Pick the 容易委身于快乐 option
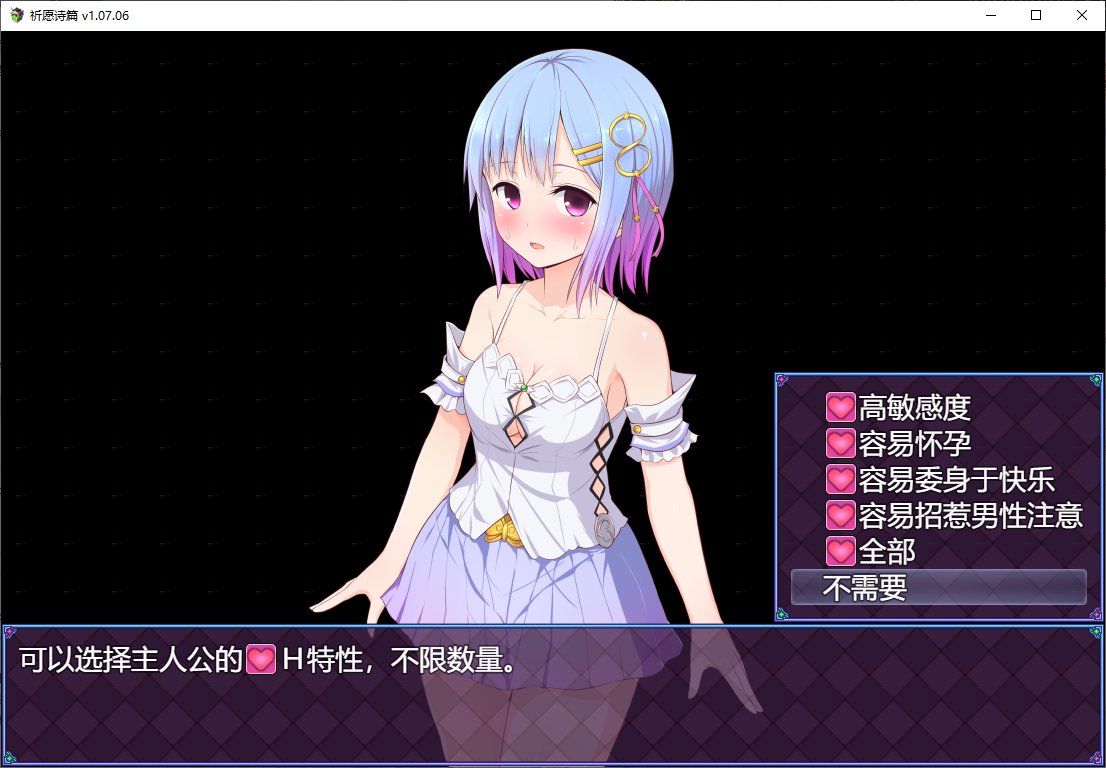This screenshot has width=1106, height=768. 940,480
